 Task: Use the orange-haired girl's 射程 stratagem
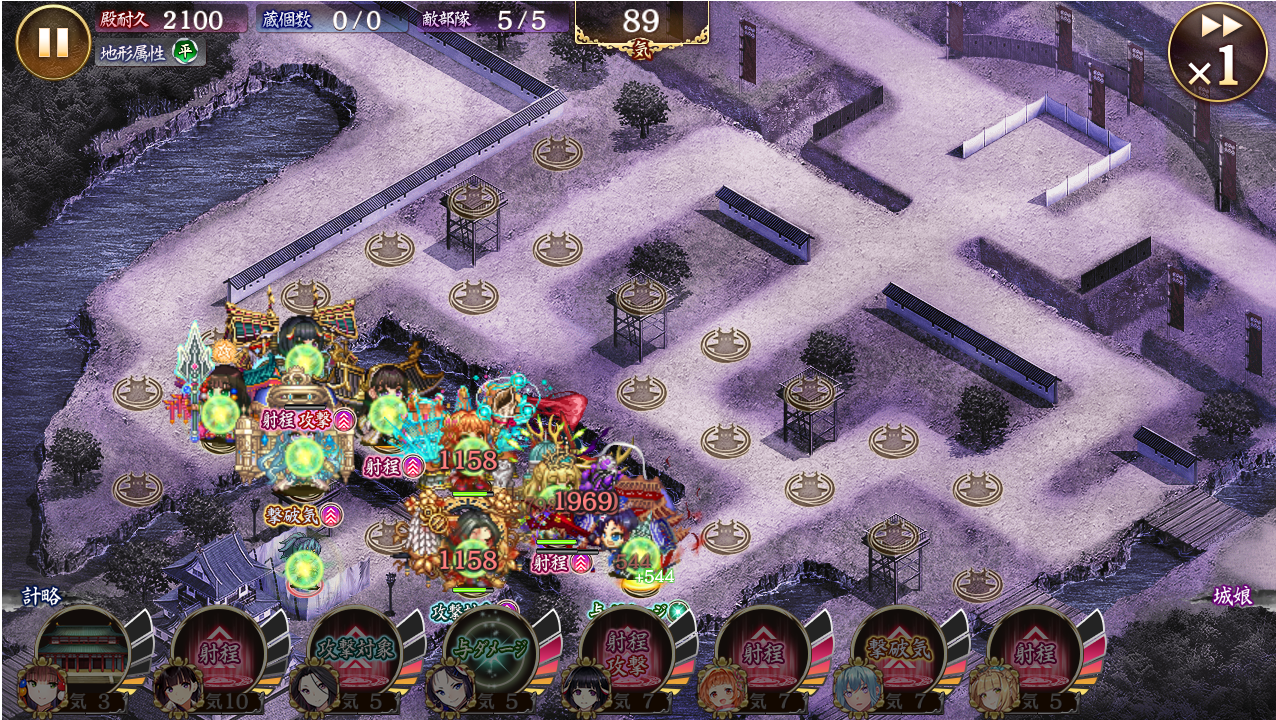point(763,653)
